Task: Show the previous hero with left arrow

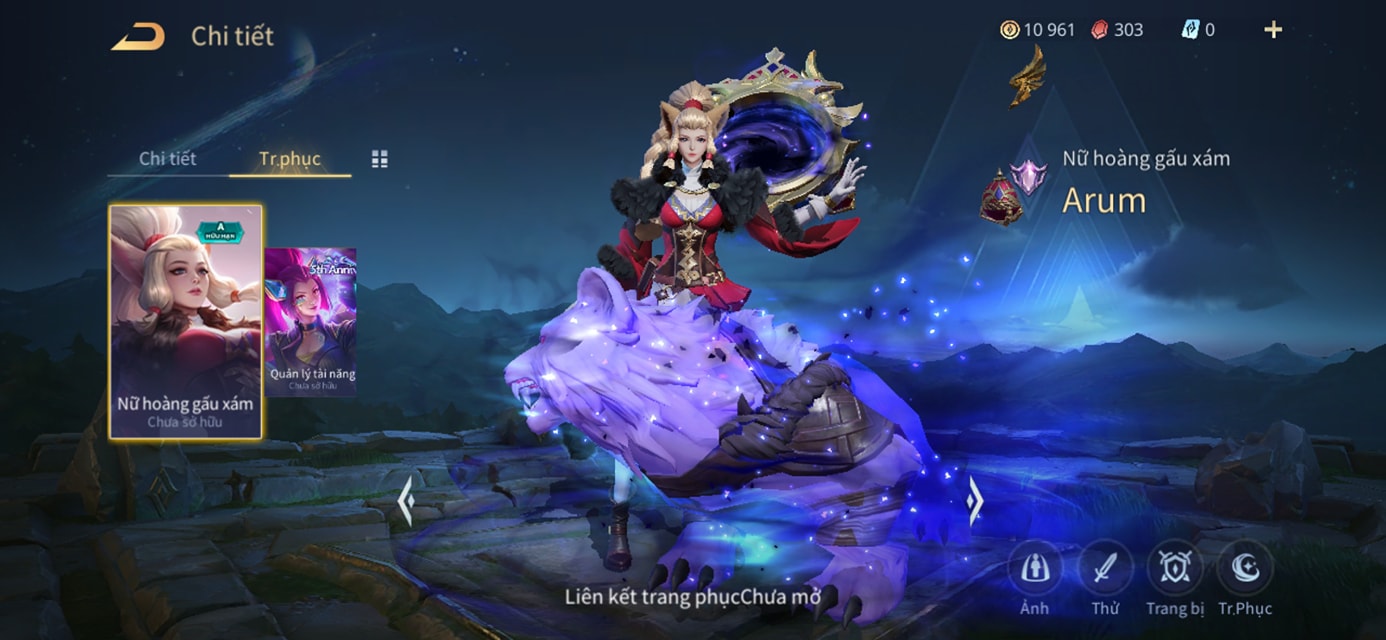Action: pos(405,501)
